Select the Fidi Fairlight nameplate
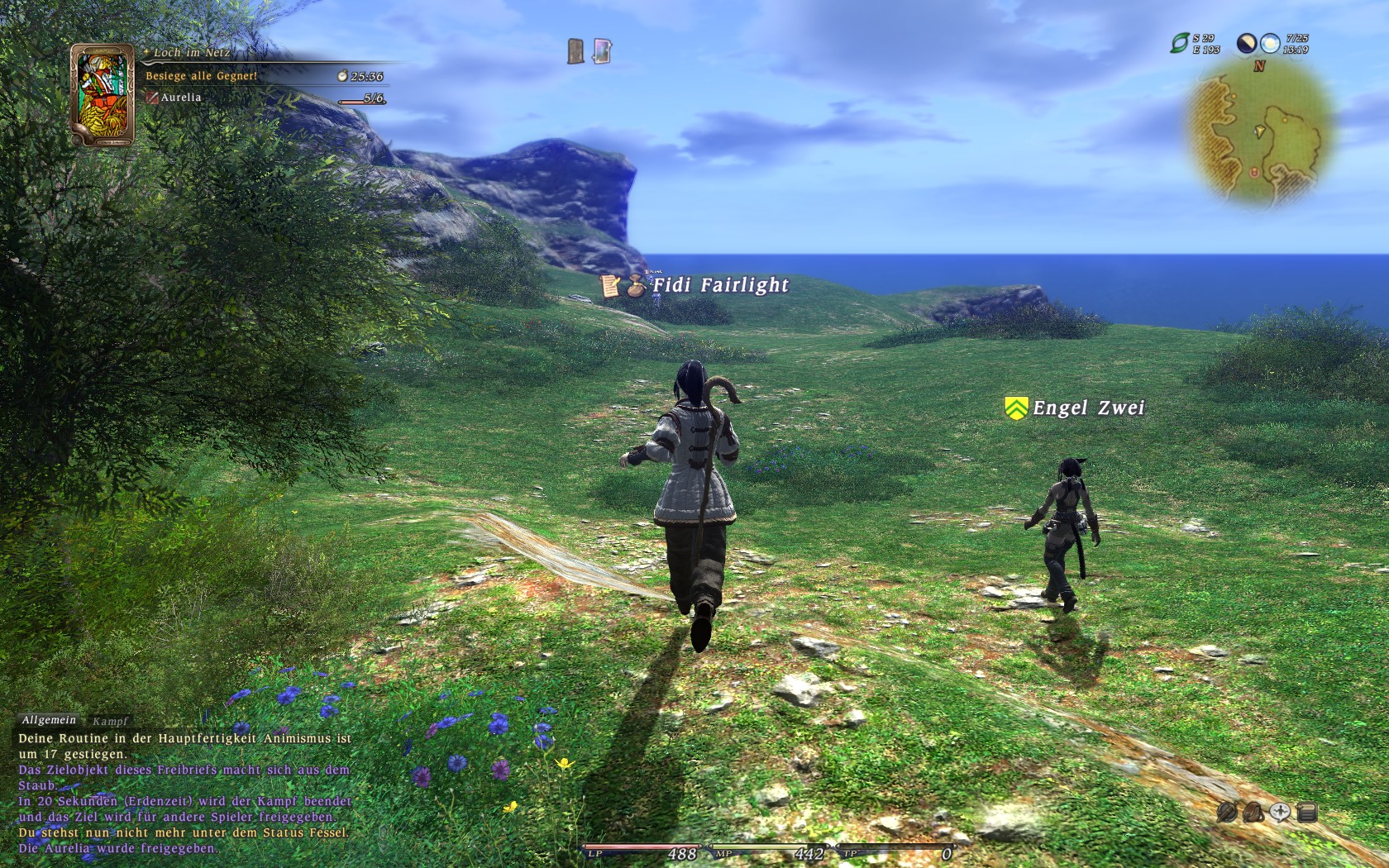 pos(720,285)
